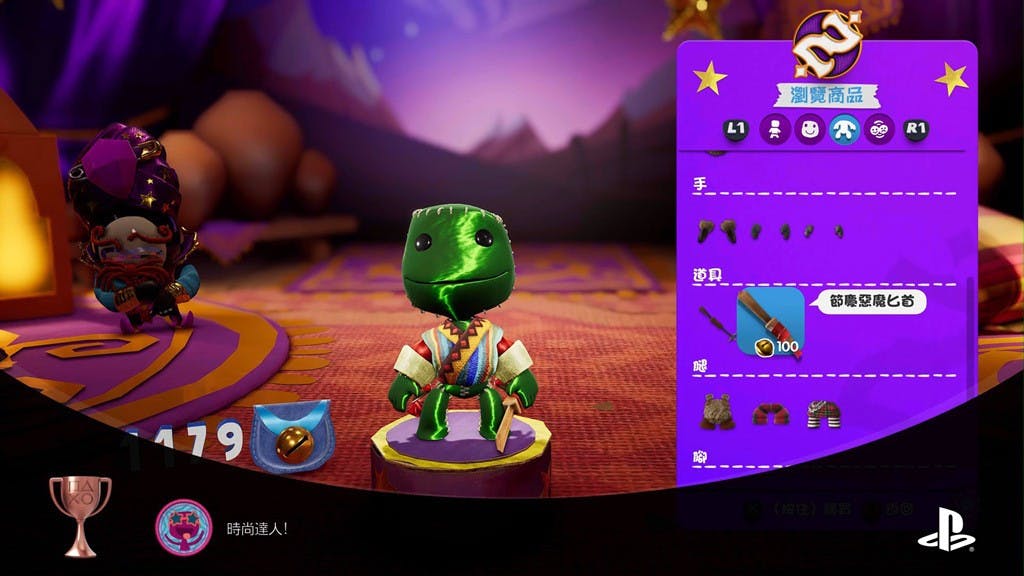
Task: Pick the brown fur leggings item
Action: pos(716,412)
